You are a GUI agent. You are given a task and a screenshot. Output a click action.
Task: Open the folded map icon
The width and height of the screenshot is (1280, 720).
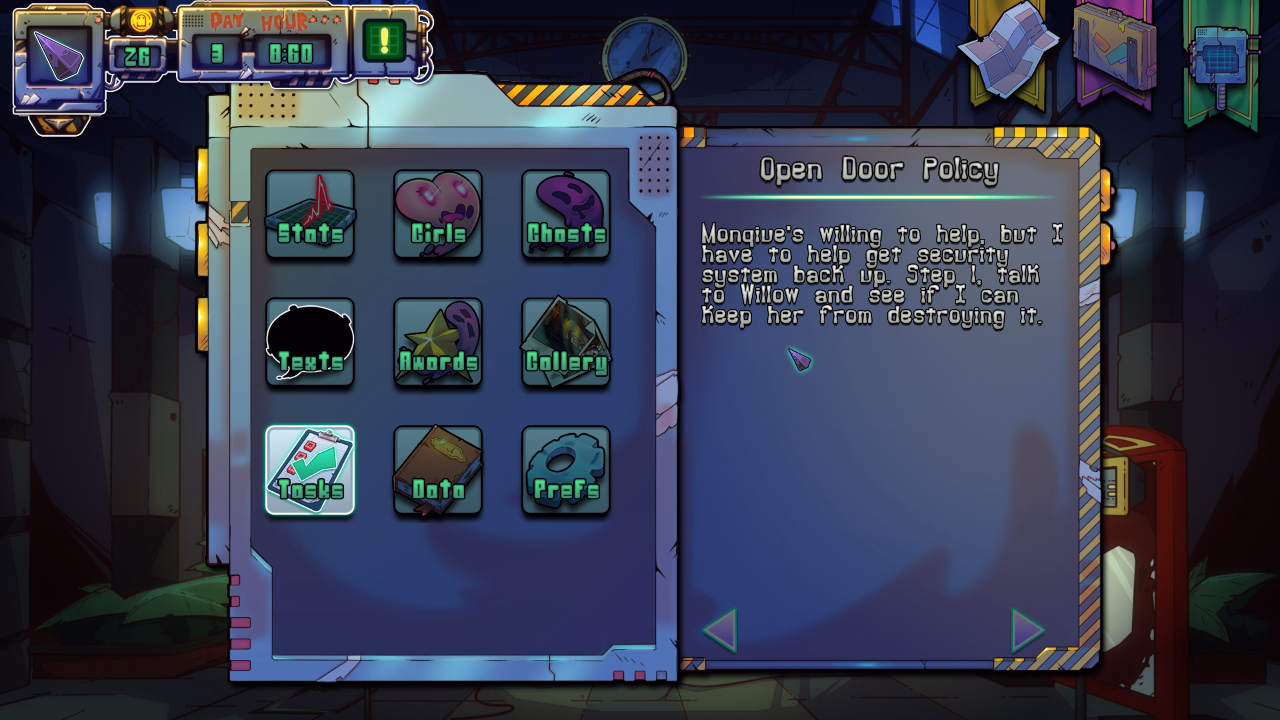[x=1008, y=48]
